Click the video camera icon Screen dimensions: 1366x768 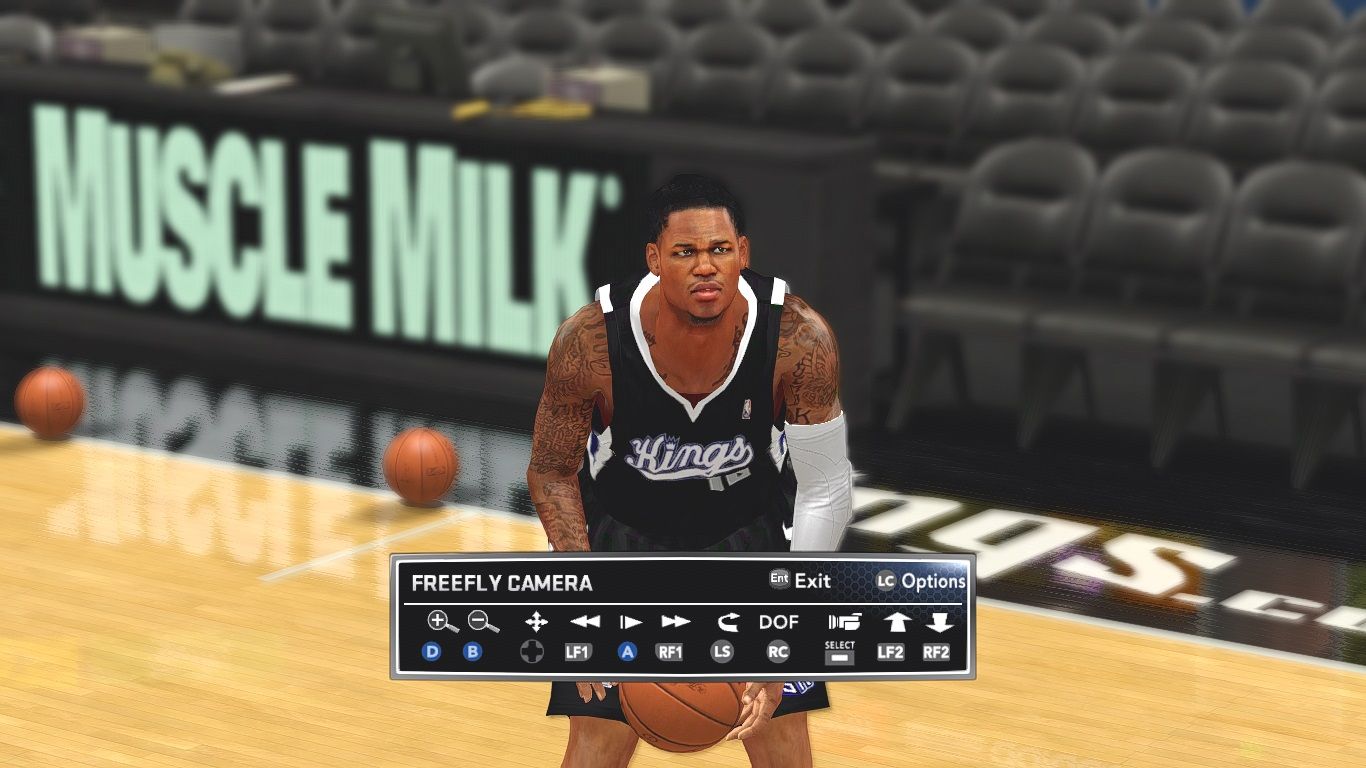point(843,622)
